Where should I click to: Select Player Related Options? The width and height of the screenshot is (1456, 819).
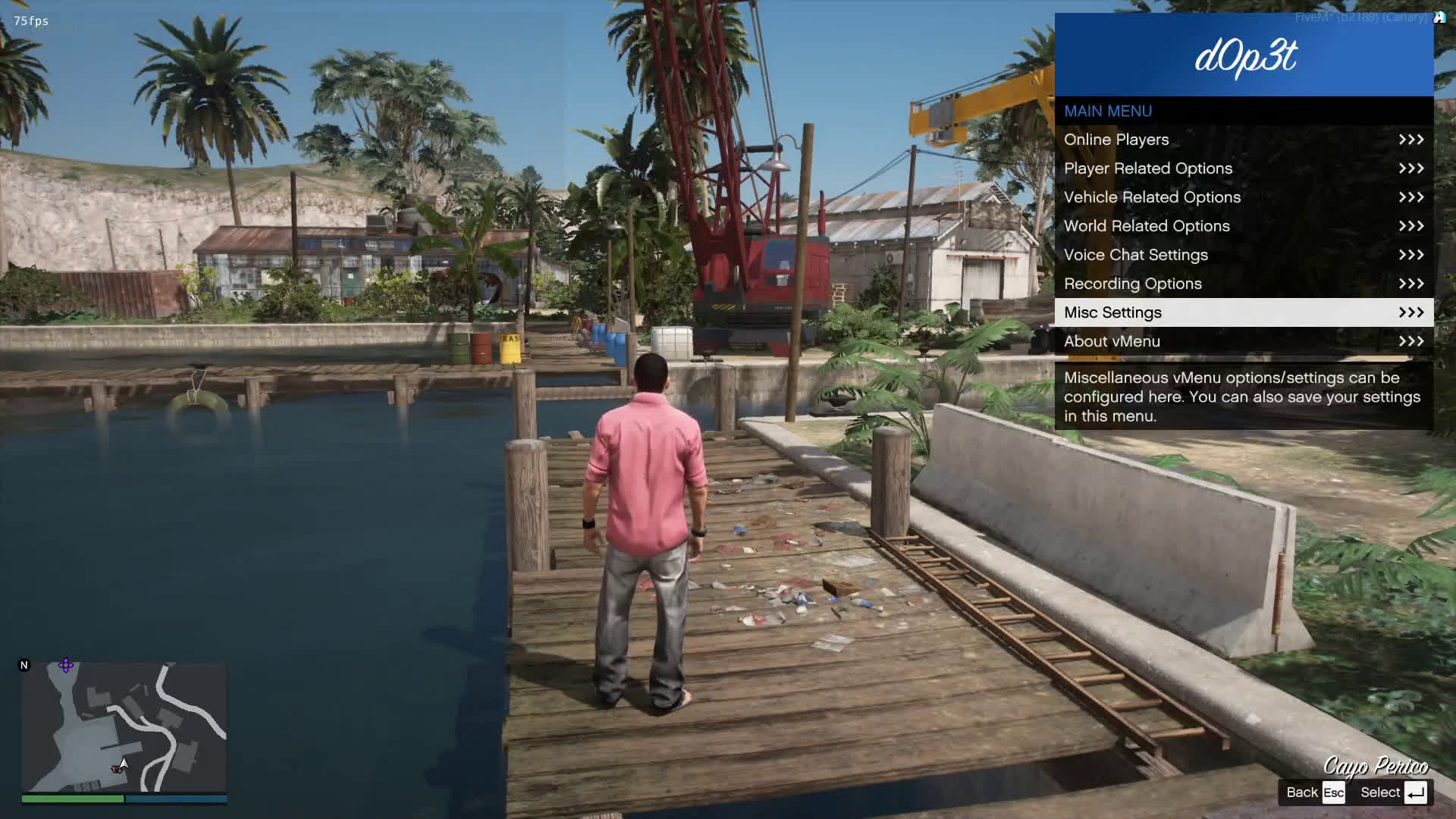[x=1244, y=168]
